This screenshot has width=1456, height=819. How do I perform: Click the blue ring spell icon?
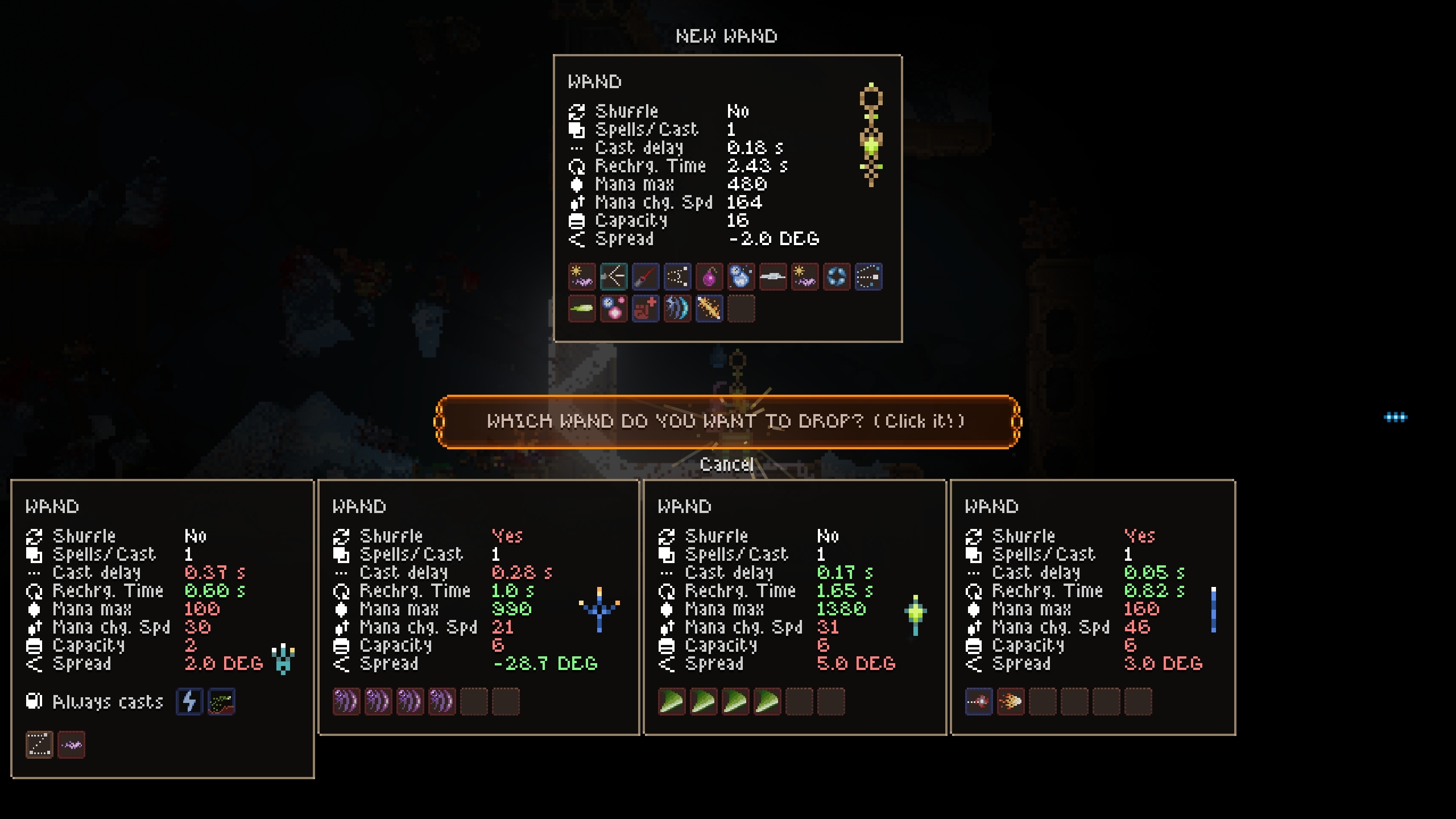pos(837,277)
